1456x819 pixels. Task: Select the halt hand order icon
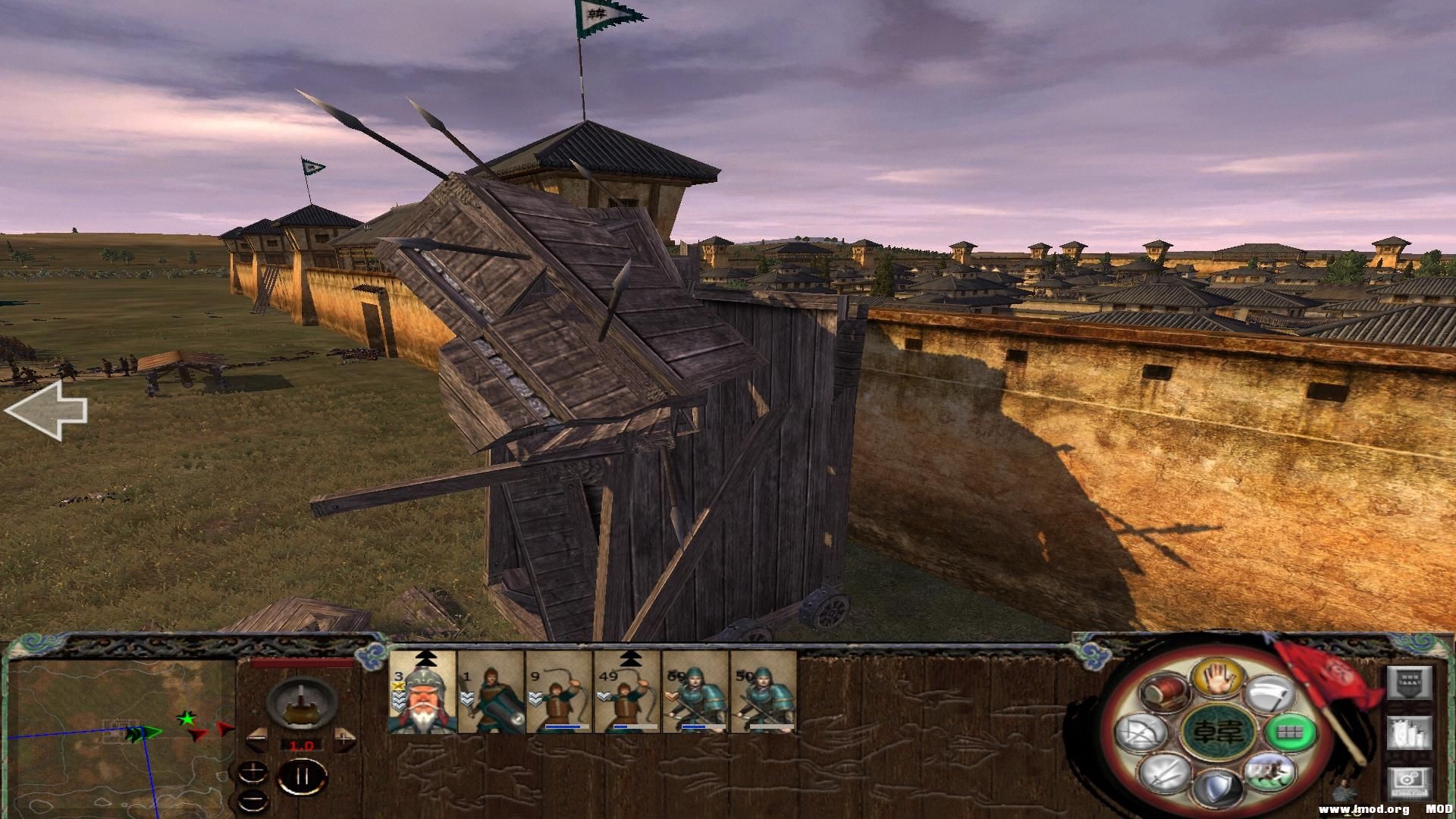[1218, 677]
